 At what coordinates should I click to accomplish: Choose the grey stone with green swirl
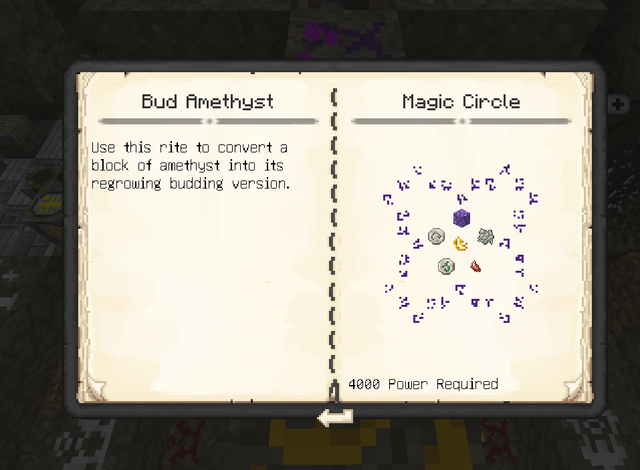446,266
